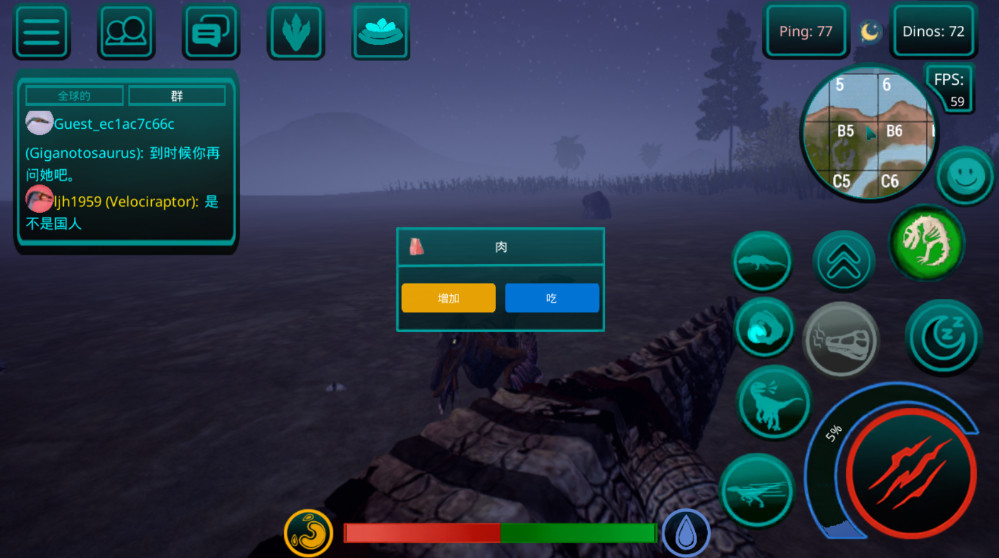999x558 pixels.
Task: Use the red claw attack button
Action: tap(910, 472)
